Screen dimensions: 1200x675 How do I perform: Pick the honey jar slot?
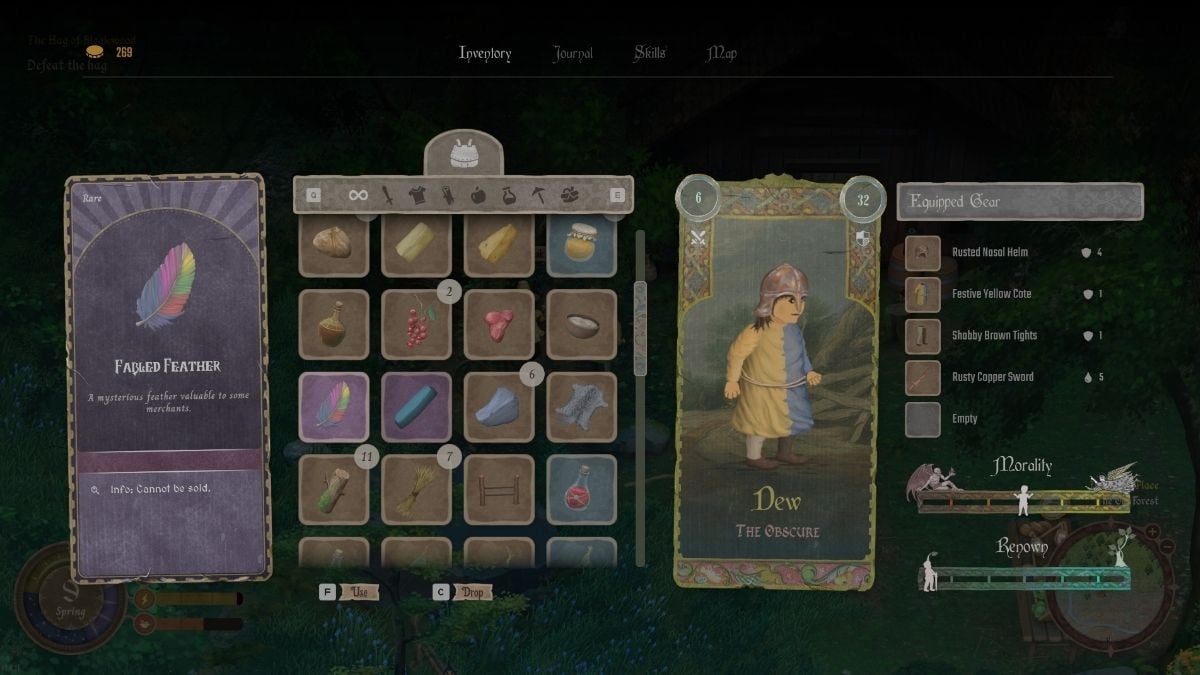(x=582, y=243)
